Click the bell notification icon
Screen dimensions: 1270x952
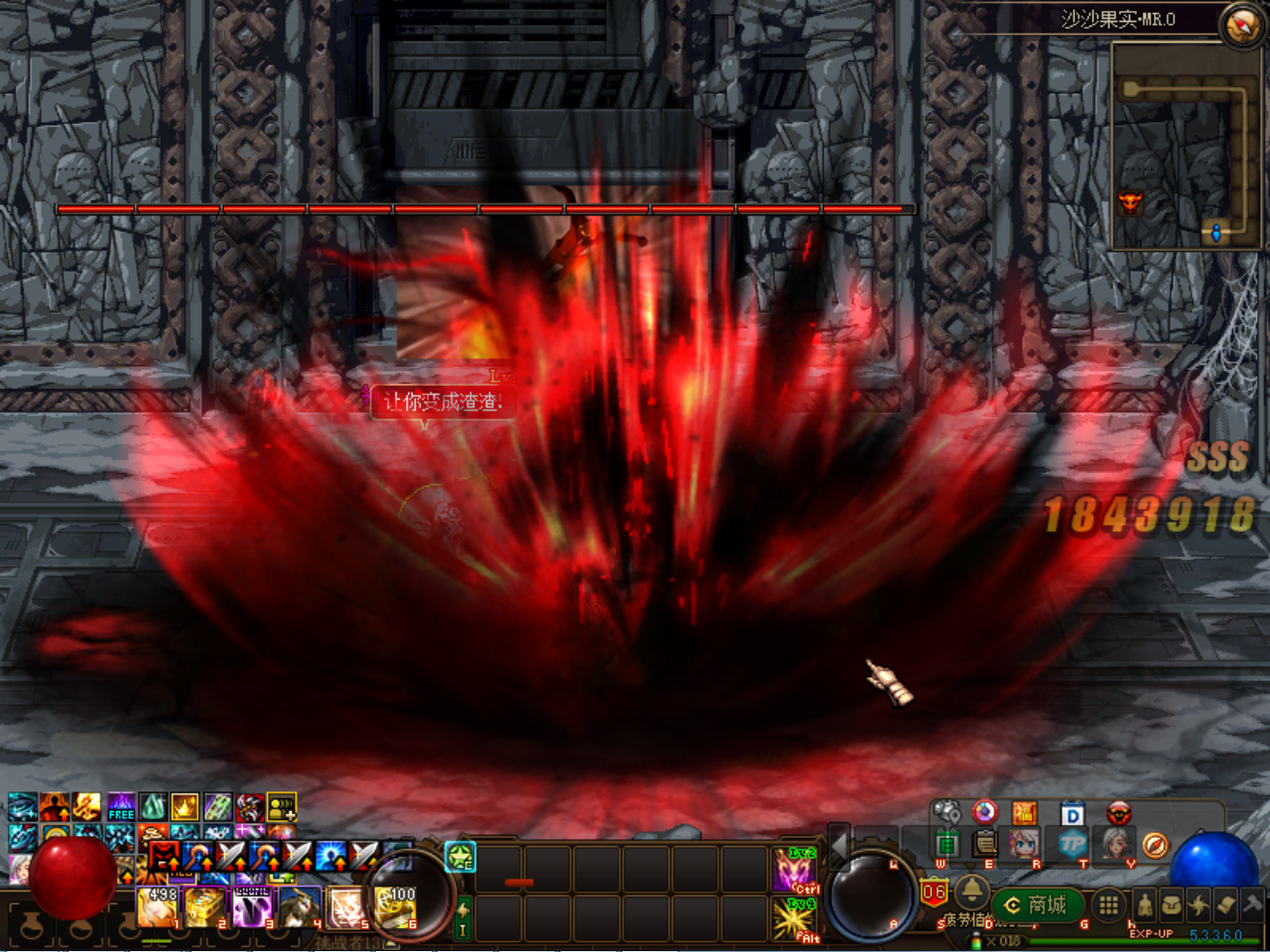tap(973, 893)
